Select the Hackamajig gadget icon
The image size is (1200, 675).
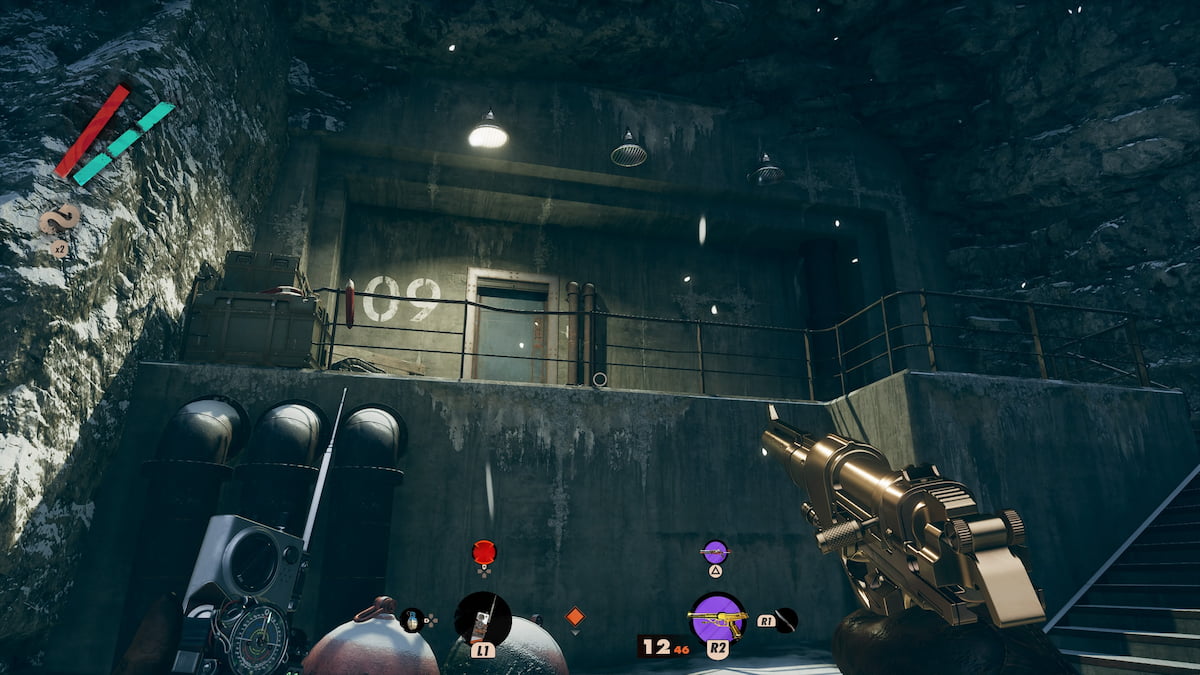(x=483, y=618)
